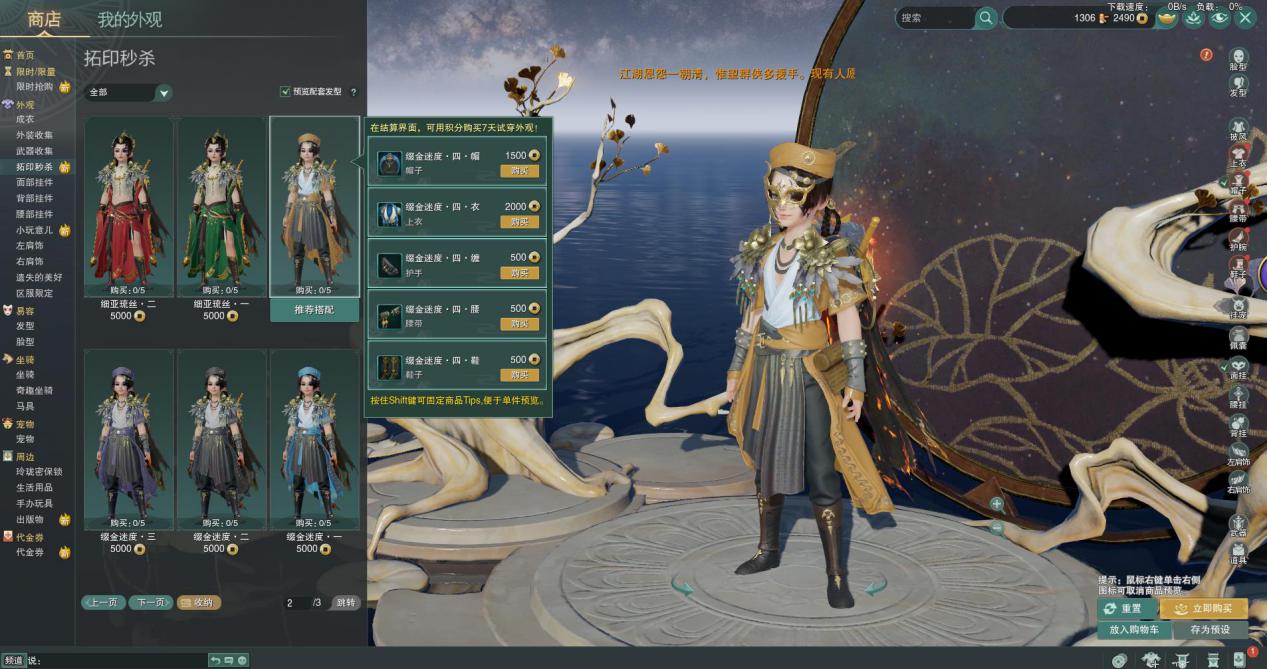Open the 面部挂件 category
The height and width of the screenshot is (669, 1267).
click(x=35, y=182)
